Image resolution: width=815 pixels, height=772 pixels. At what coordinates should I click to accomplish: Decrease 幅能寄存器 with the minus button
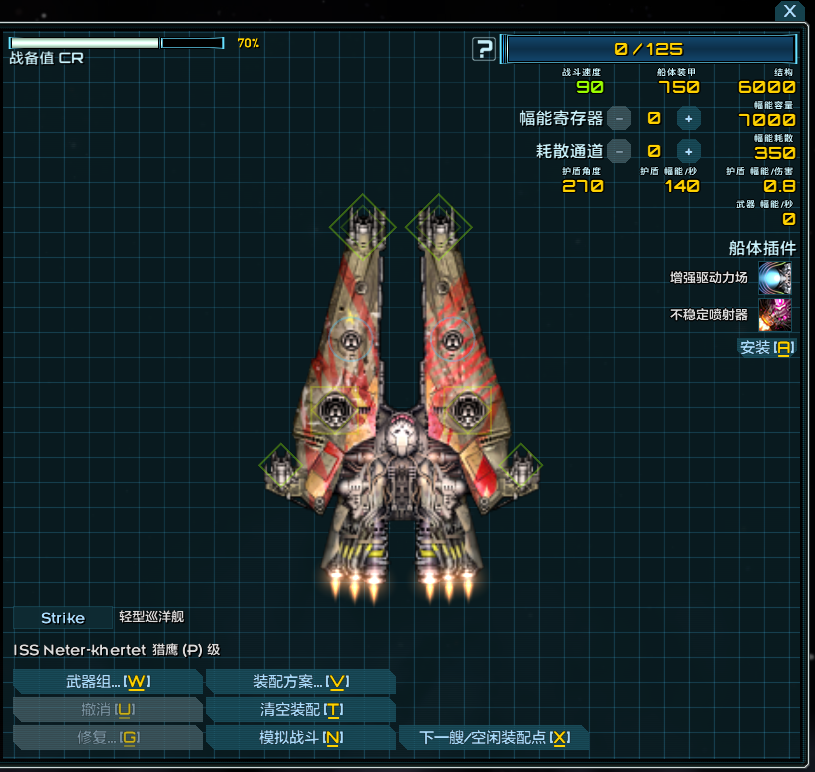(619, 118)
